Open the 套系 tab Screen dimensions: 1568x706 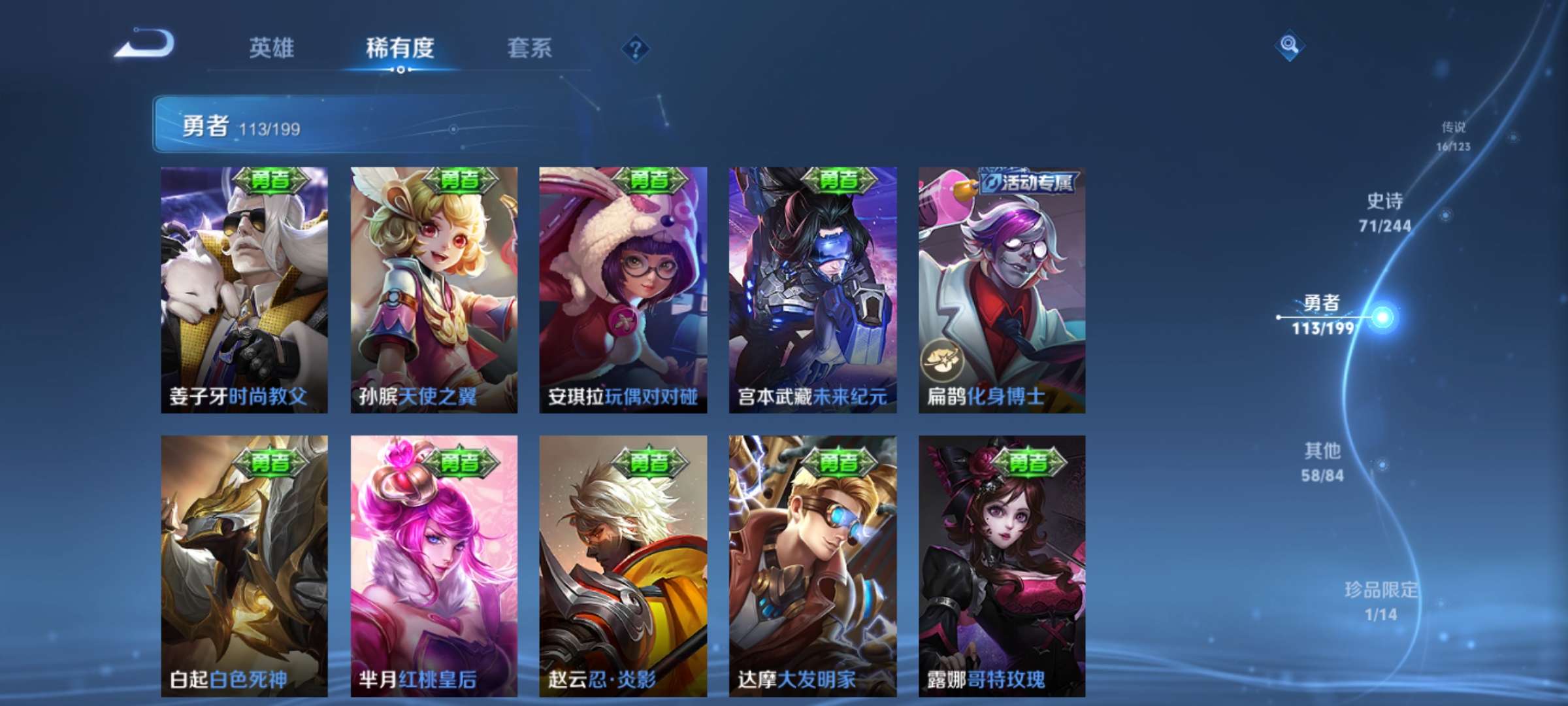(x=529, y=48)
